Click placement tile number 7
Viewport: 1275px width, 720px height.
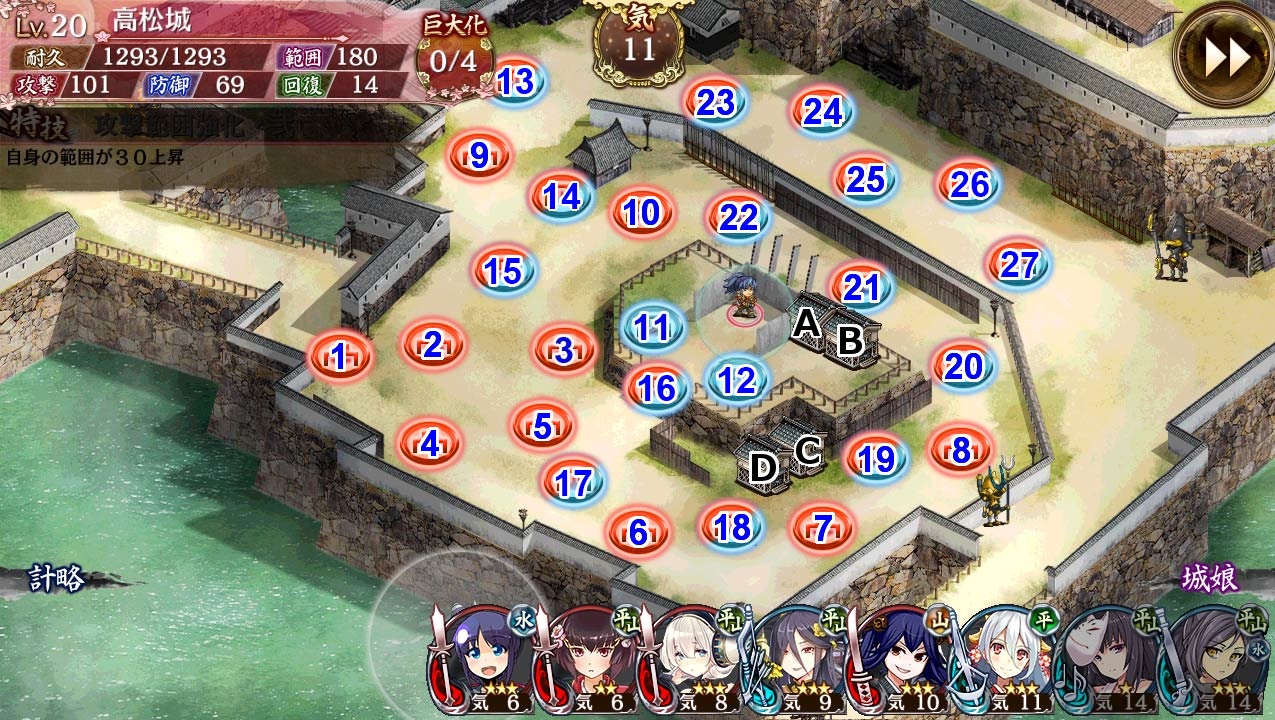point(822,527)
